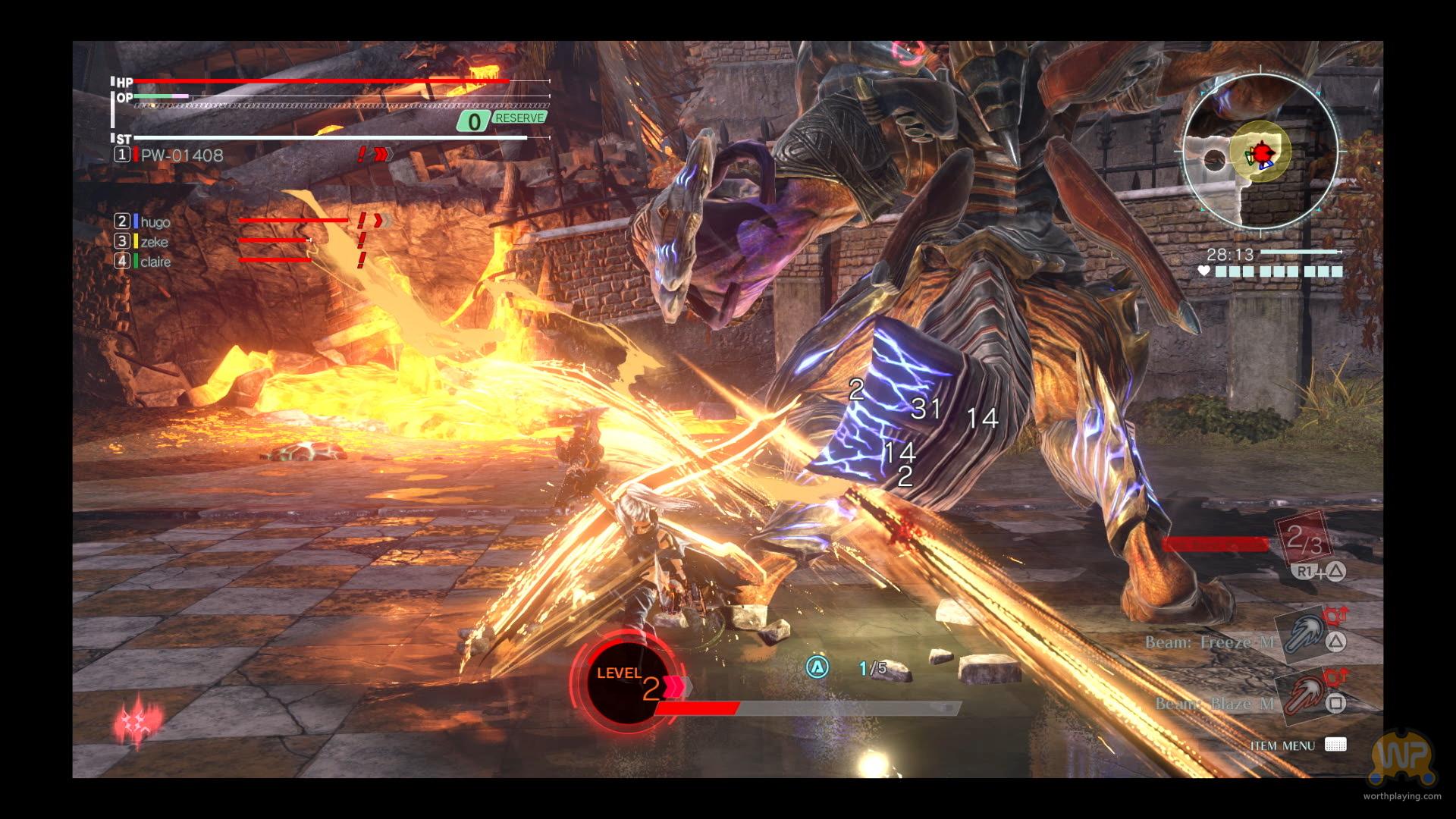Viewport: 1456px width, 819px height.
Task: Click the pink engage emblem icon
Action: coord(138,720)
